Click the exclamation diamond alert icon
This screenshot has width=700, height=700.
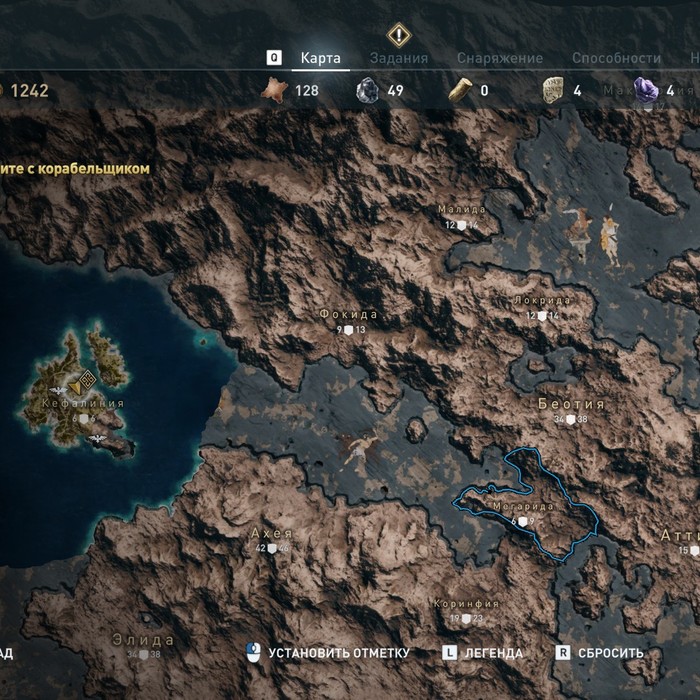399,34
